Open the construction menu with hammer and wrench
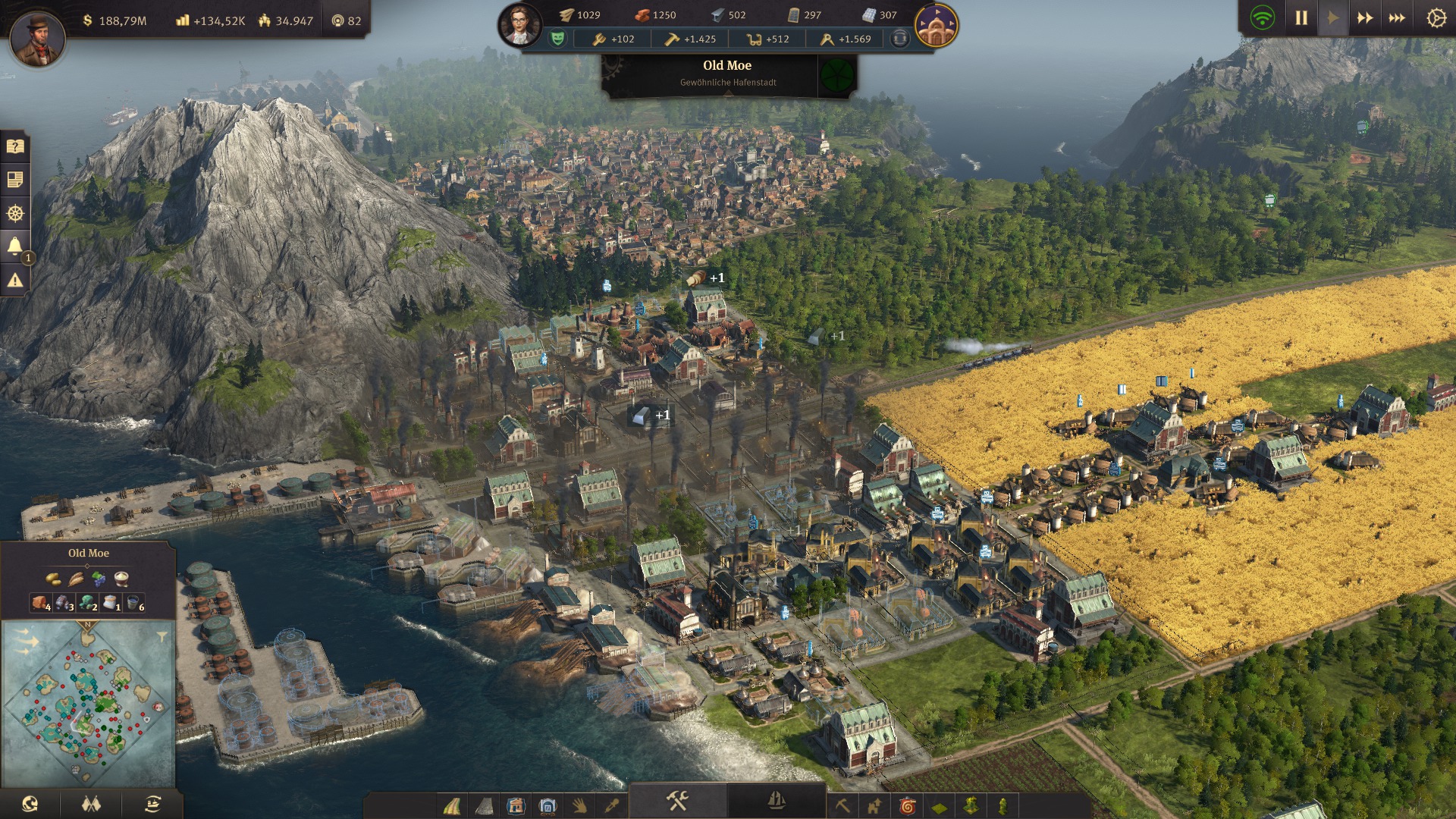This screenshot has height=819, width=1456. (x=677, y=801)
